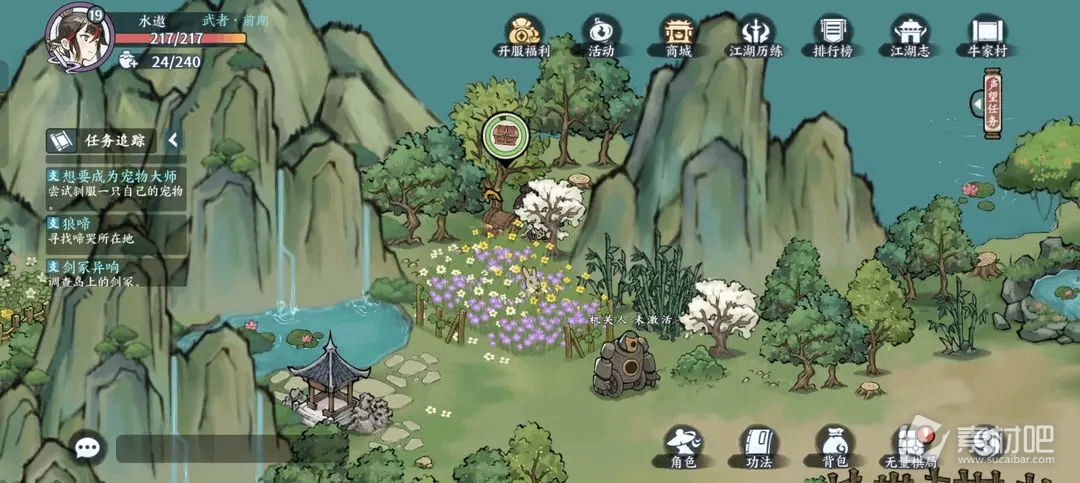Click the chat message bar
Viewport: 1080px width, 483px height.
point(200,448)
